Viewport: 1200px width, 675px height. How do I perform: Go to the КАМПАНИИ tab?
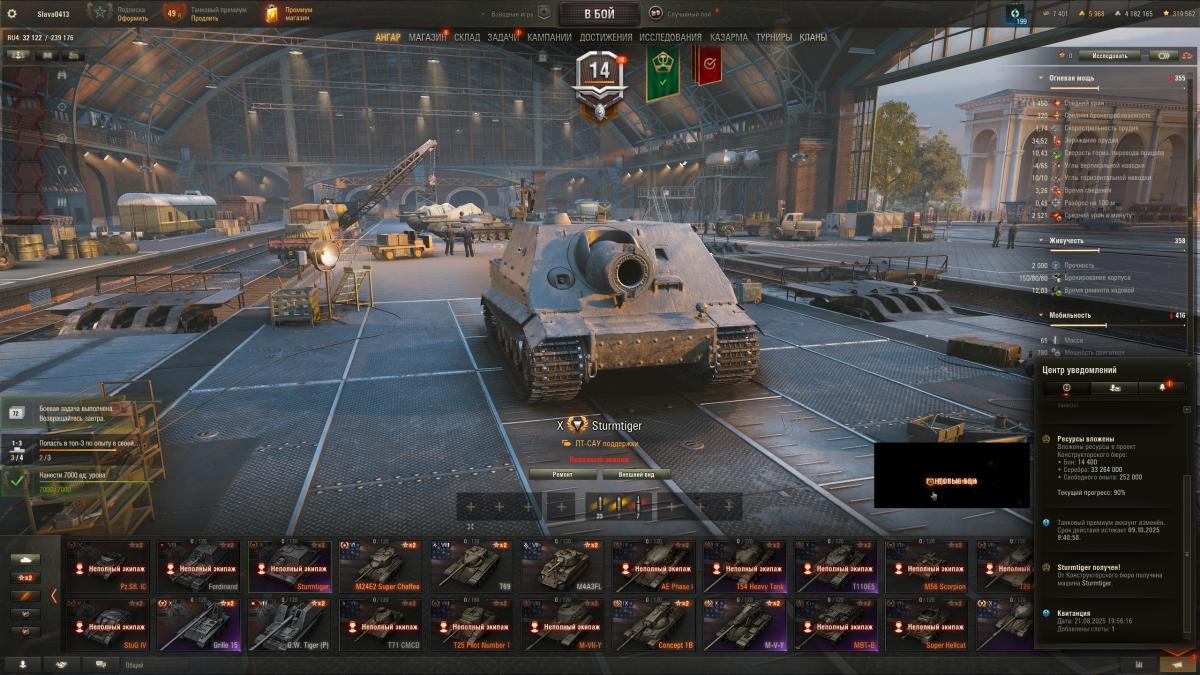(x=549, y=37)
